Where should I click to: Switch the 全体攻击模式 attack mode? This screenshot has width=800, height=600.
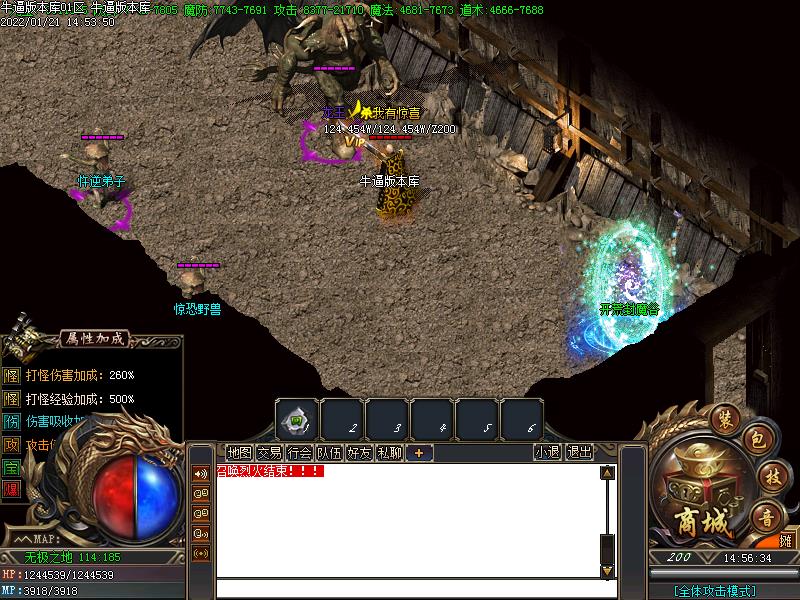click(714, 591)
